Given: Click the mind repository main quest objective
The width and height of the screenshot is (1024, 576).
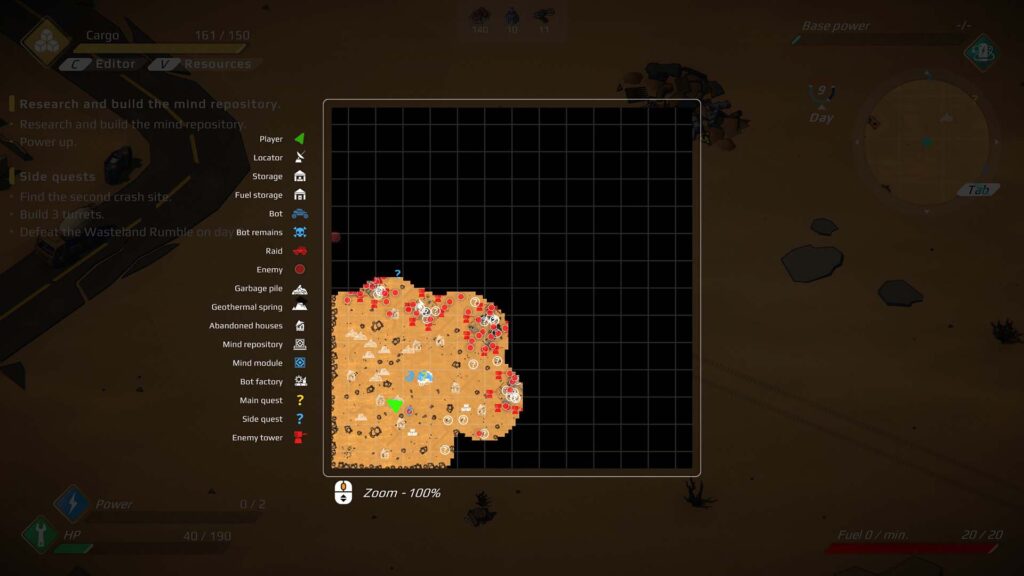Looking at the screenshot, I should pyautogui.click(x=149, y=104).
